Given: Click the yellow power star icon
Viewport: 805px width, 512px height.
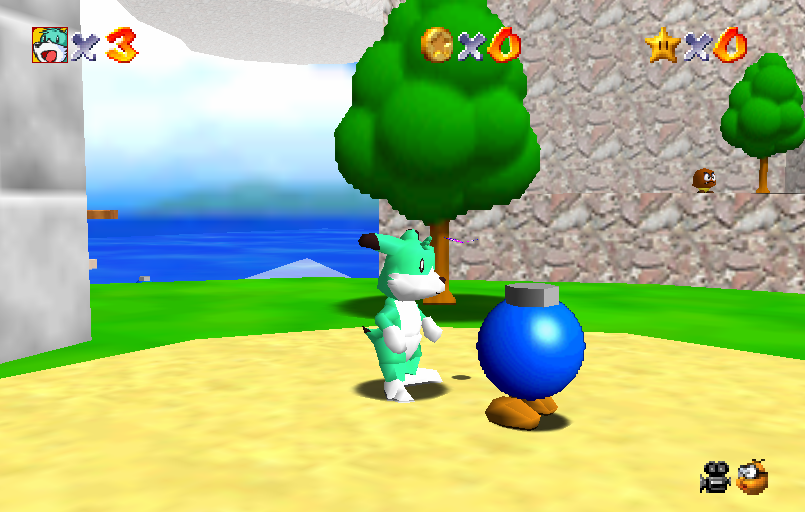Looking at the screenshot, I should click(x=661, y=45).
